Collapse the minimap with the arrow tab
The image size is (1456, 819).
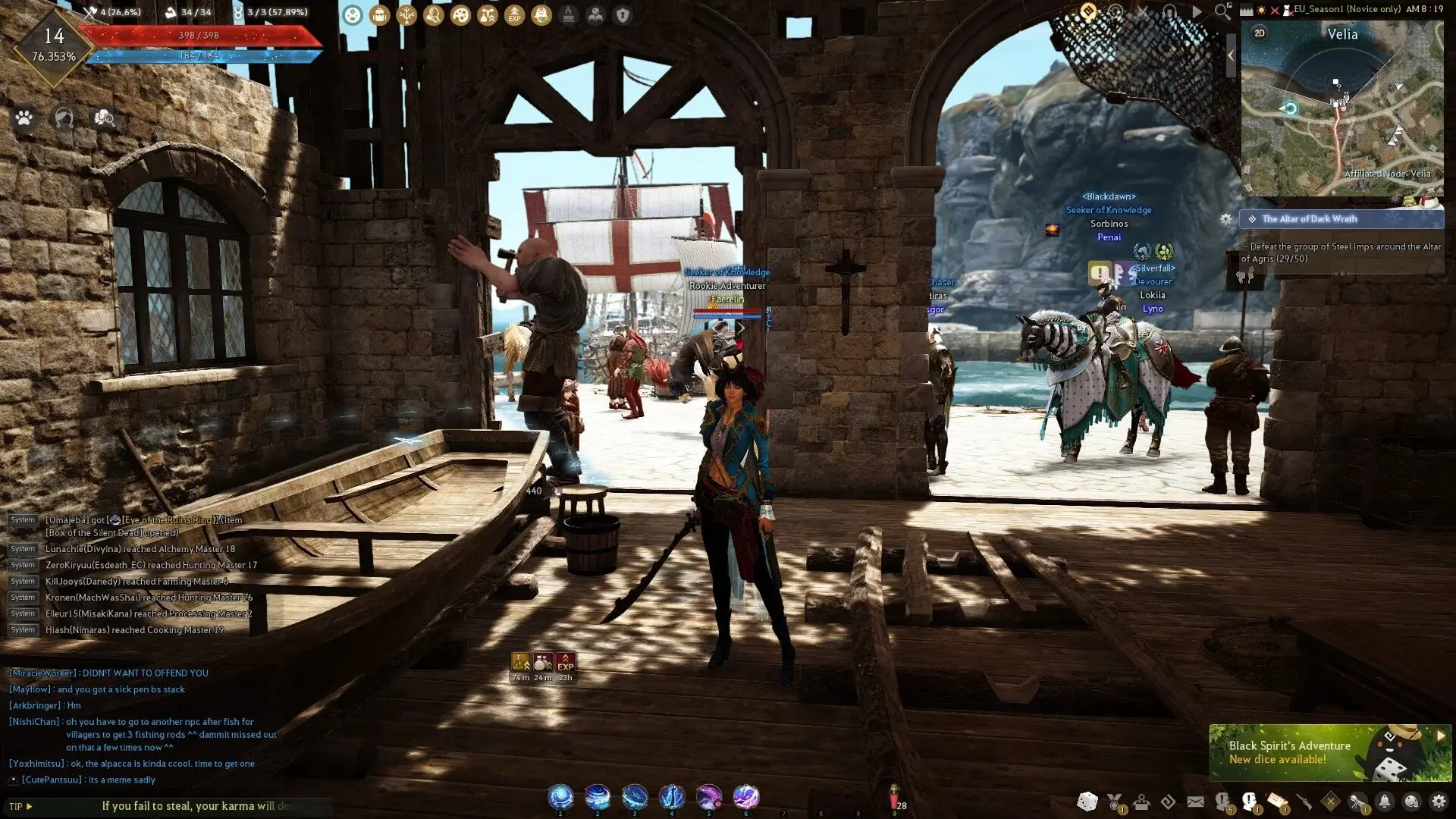click(1231, 55)
